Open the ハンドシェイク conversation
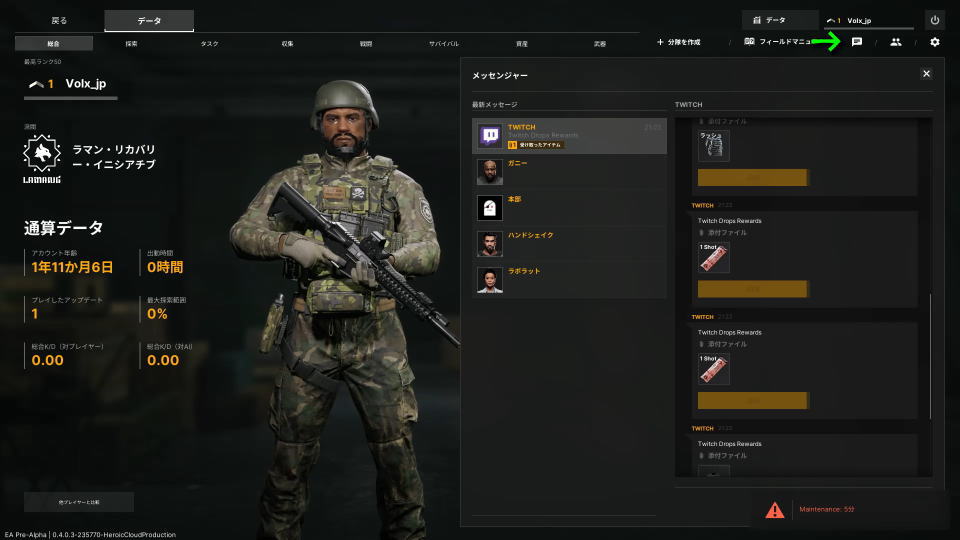This screenshot has height=540, width=960. click(x=569, y=244)
